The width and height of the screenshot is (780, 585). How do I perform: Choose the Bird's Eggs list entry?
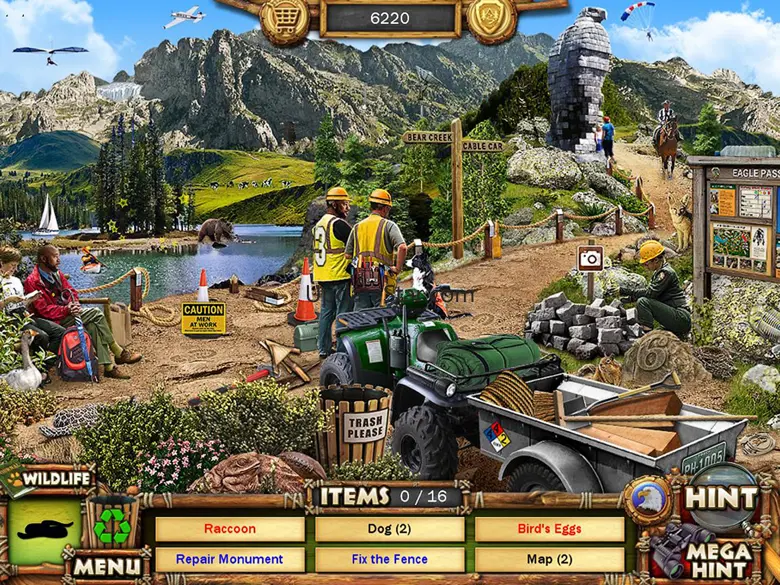[x=549, y=529]
